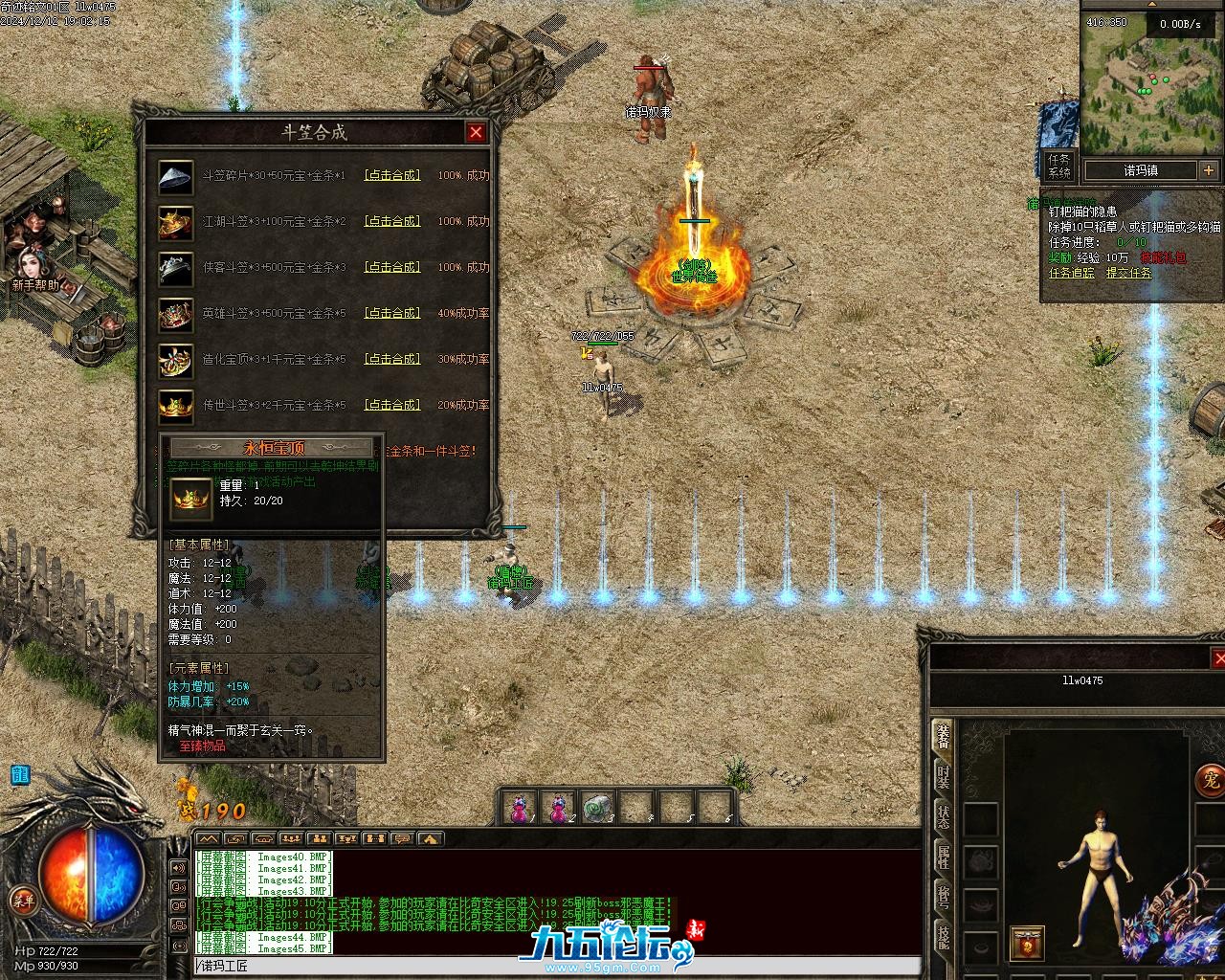Use the pink potion in hotbar slot 1

click(520, 808)
